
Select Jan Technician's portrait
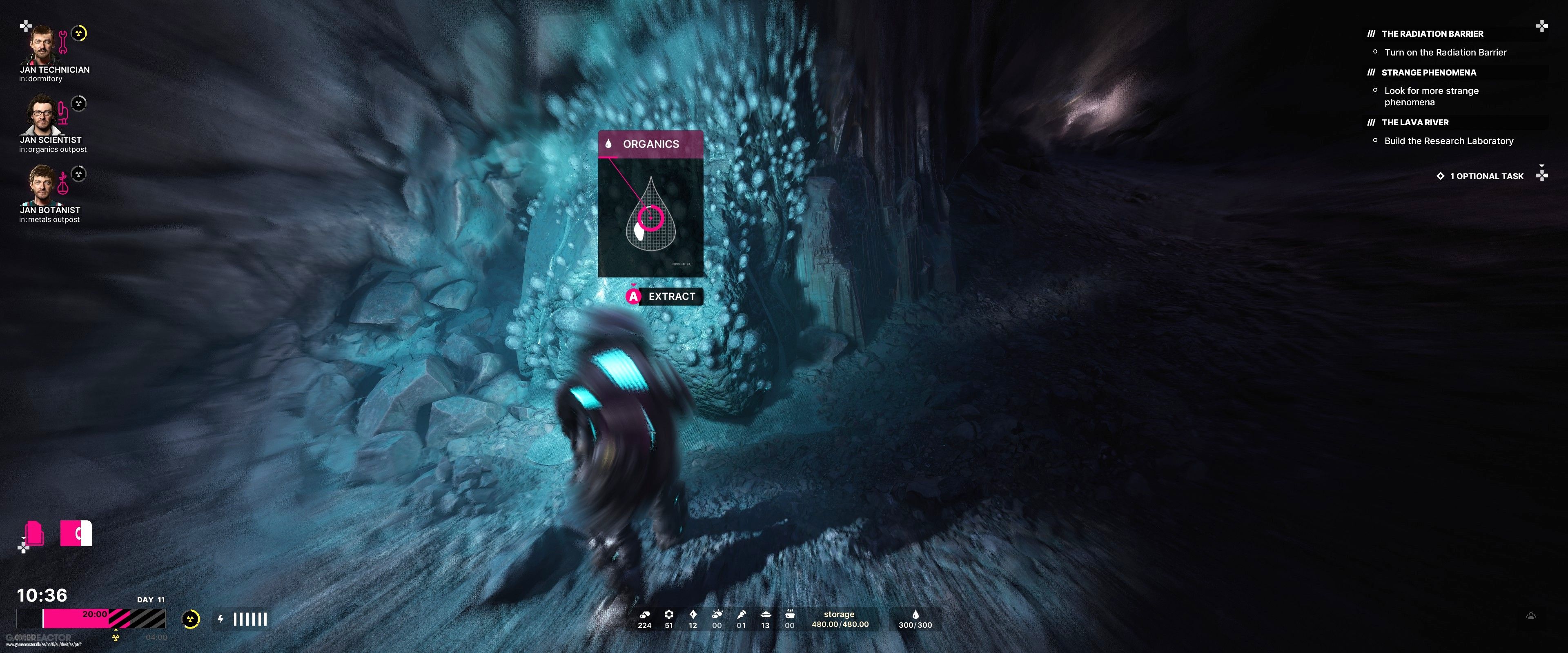[x=41, y=46]
